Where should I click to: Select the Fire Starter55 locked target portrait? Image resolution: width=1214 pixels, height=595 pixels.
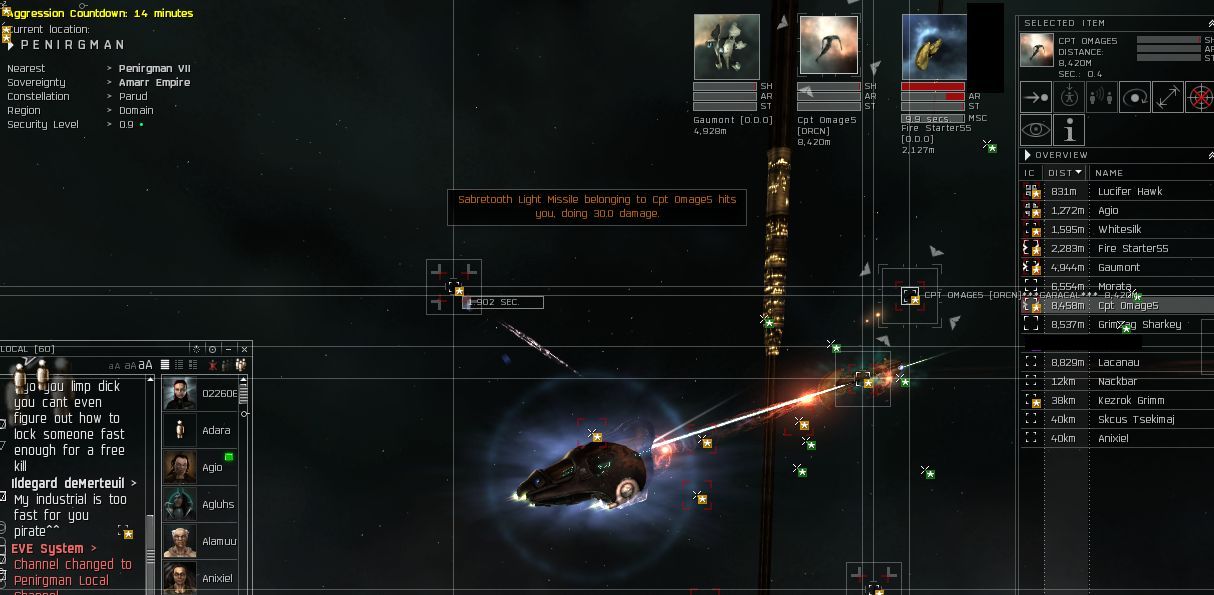click(x=934, y=46)
